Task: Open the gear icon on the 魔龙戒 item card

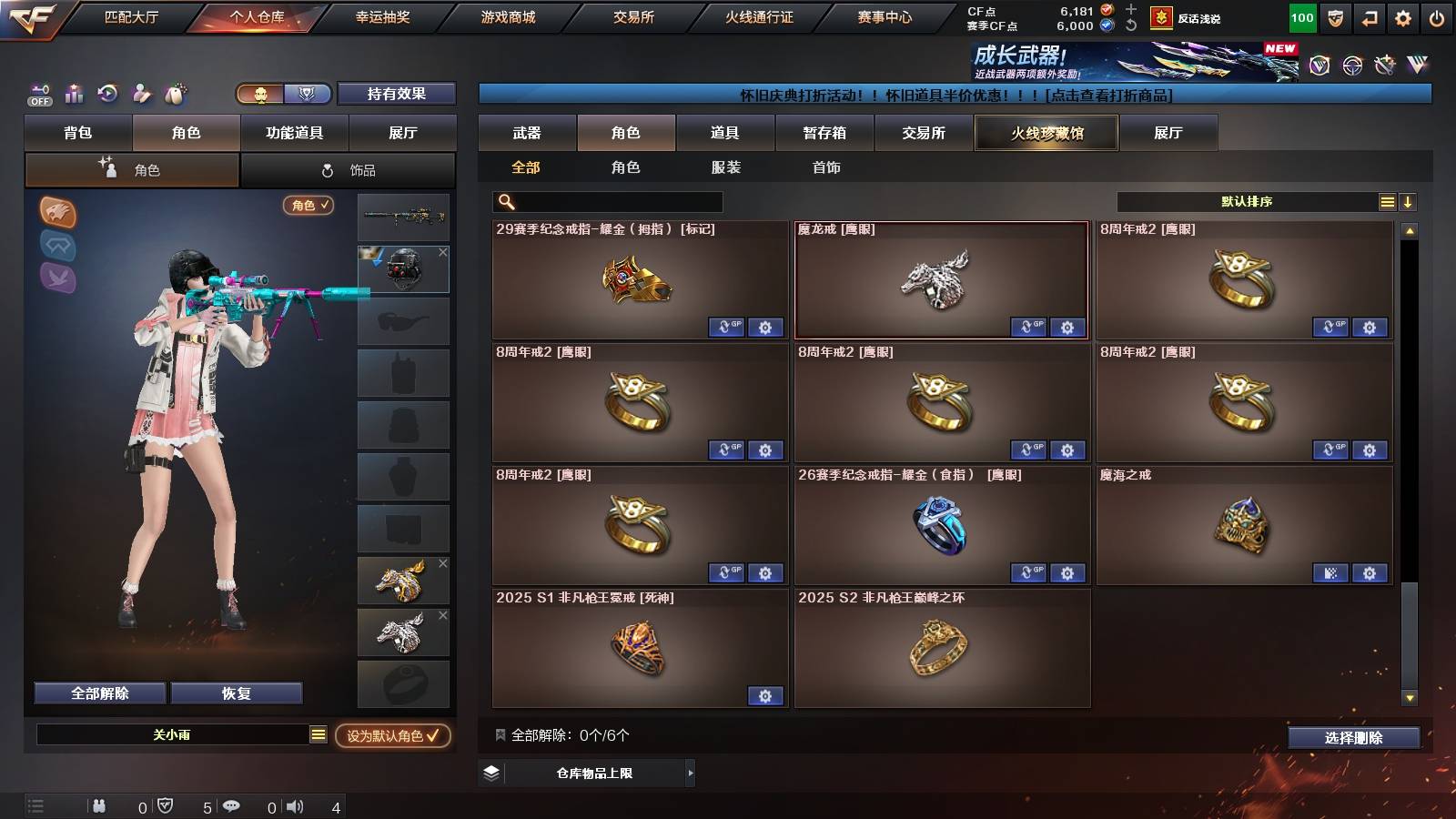Action: 1067,328
